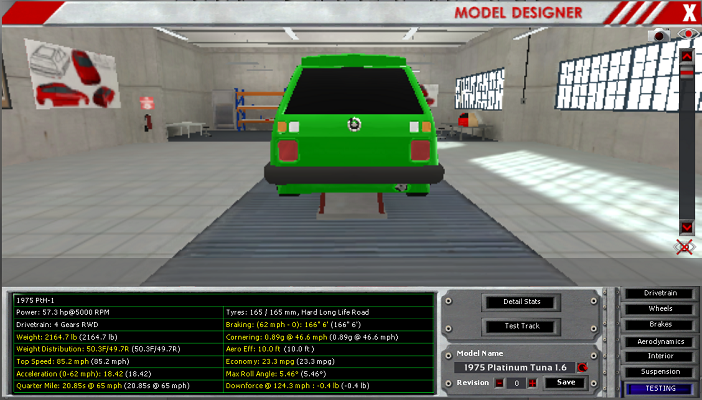Open the Suspension section
Viewport: 702px width, 400px height.
point(659,372)
